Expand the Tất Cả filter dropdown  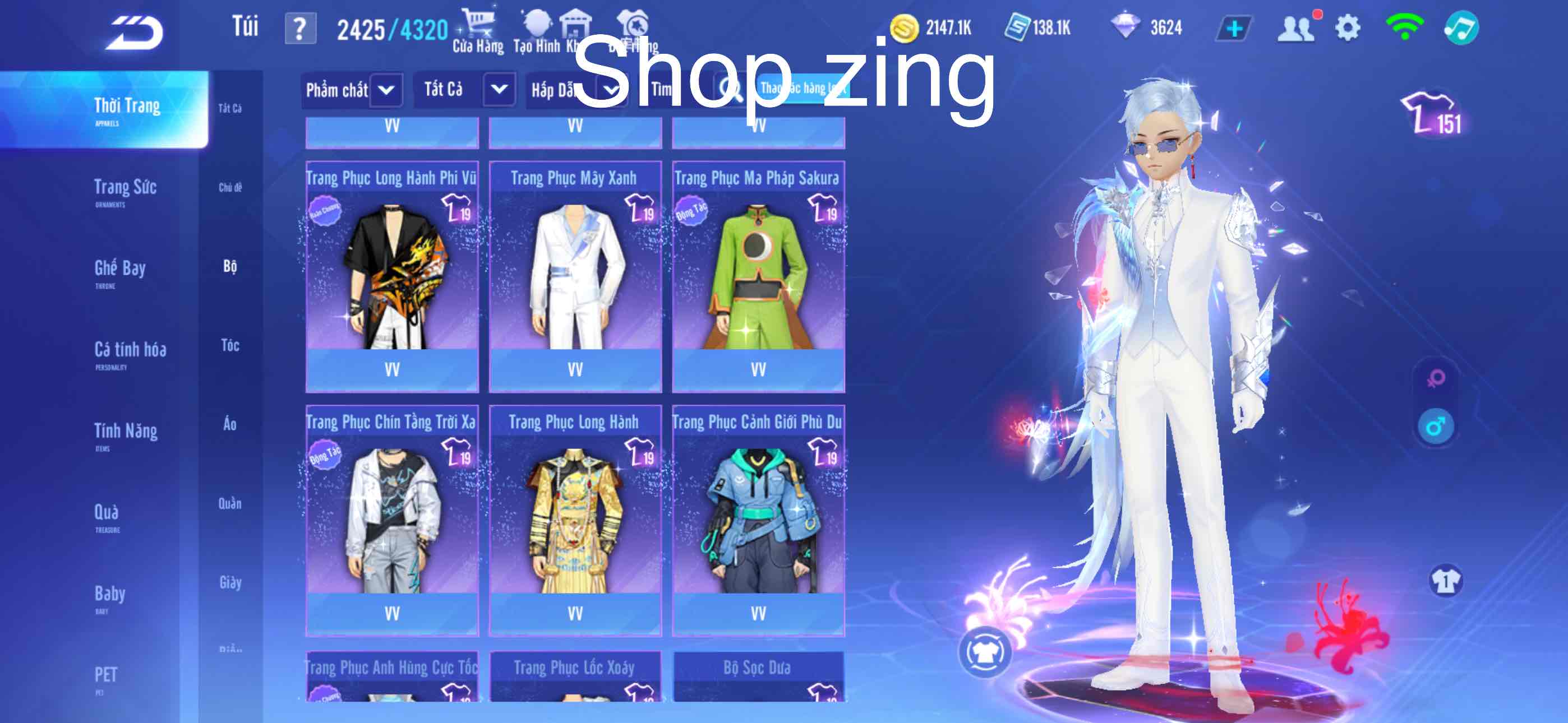(465, 89)
